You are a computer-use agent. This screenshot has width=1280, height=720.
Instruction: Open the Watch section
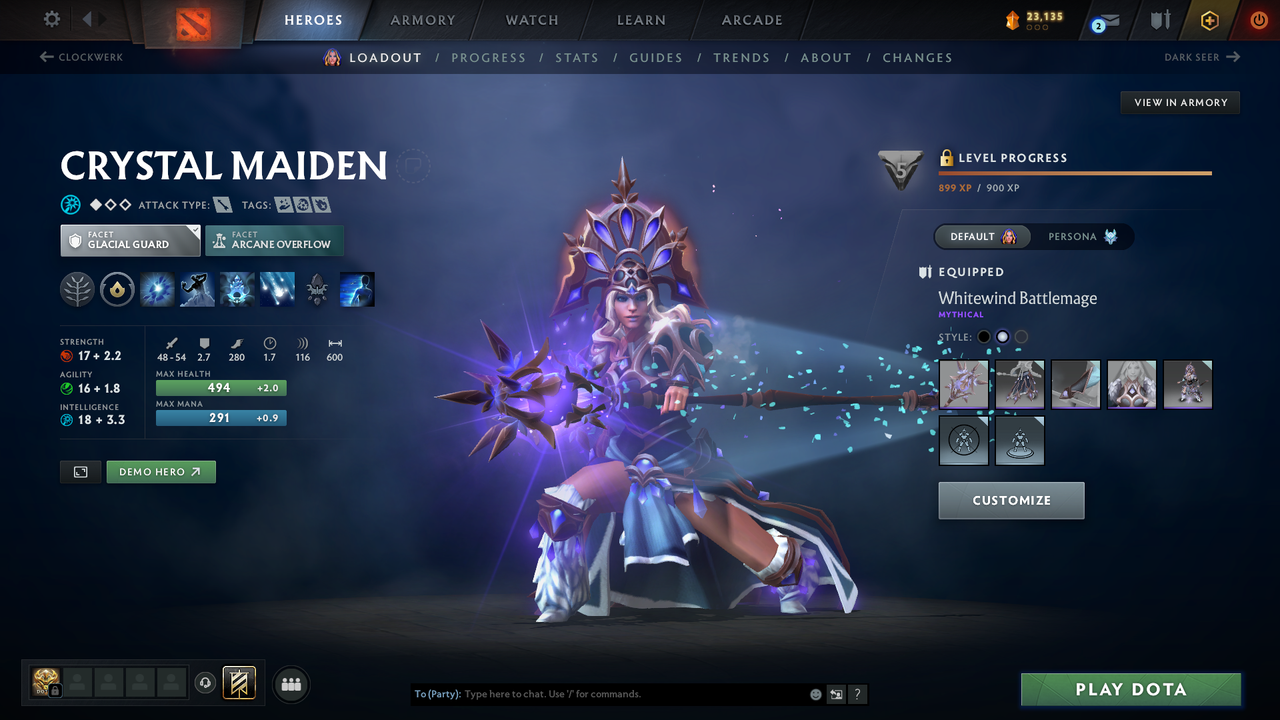[x=531, y=20]
